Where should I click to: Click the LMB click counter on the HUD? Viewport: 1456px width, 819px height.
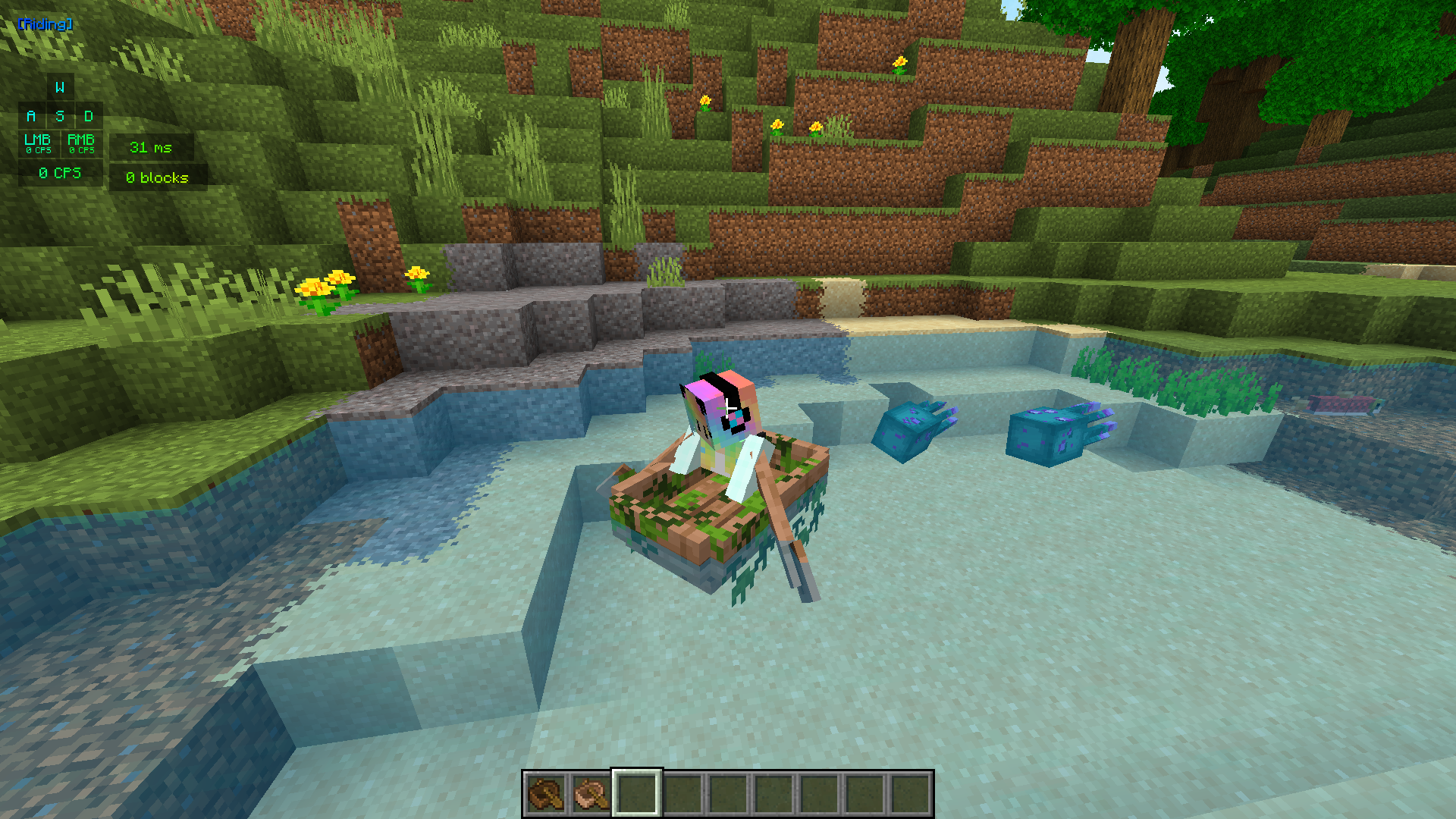(x=36, y=144)
